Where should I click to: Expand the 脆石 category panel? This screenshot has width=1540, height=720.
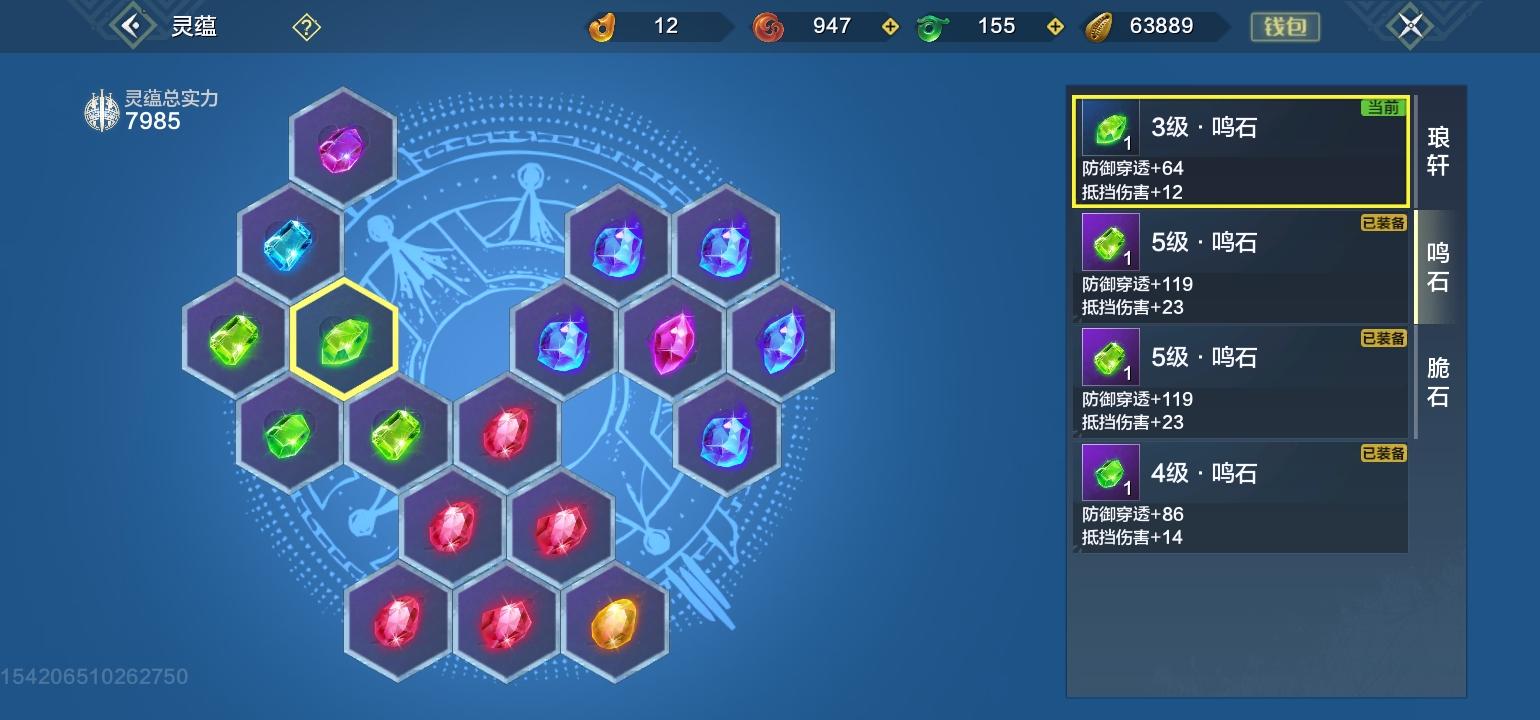click(1438, 384)
